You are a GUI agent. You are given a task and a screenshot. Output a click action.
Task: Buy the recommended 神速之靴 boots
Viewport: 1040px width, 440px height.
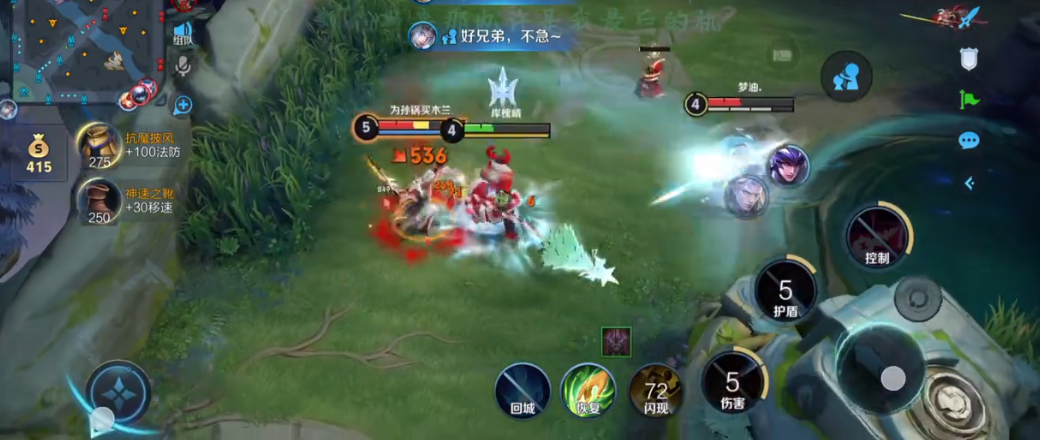[100, 202]
